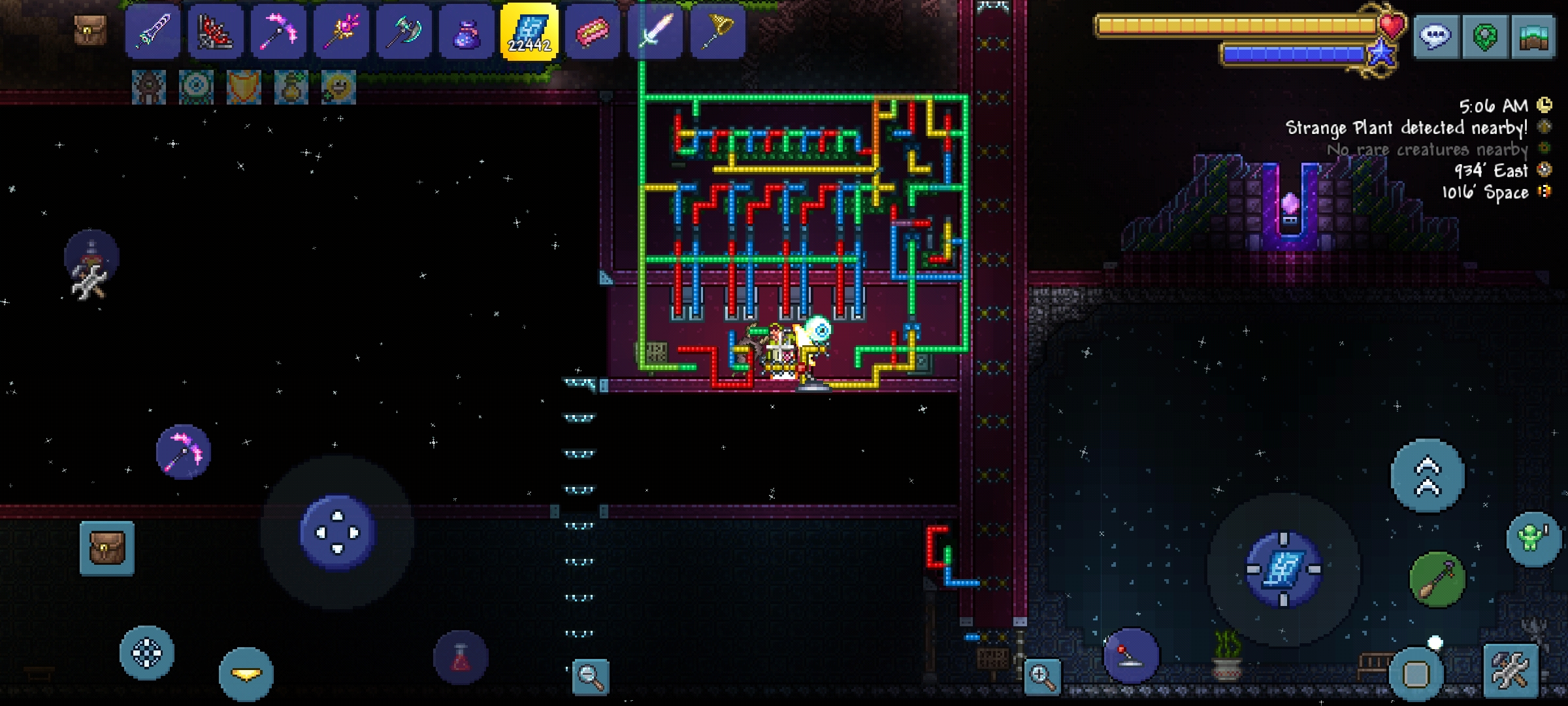
Task: Select the red wings hotbar slot
Action: tap(216, 31)
